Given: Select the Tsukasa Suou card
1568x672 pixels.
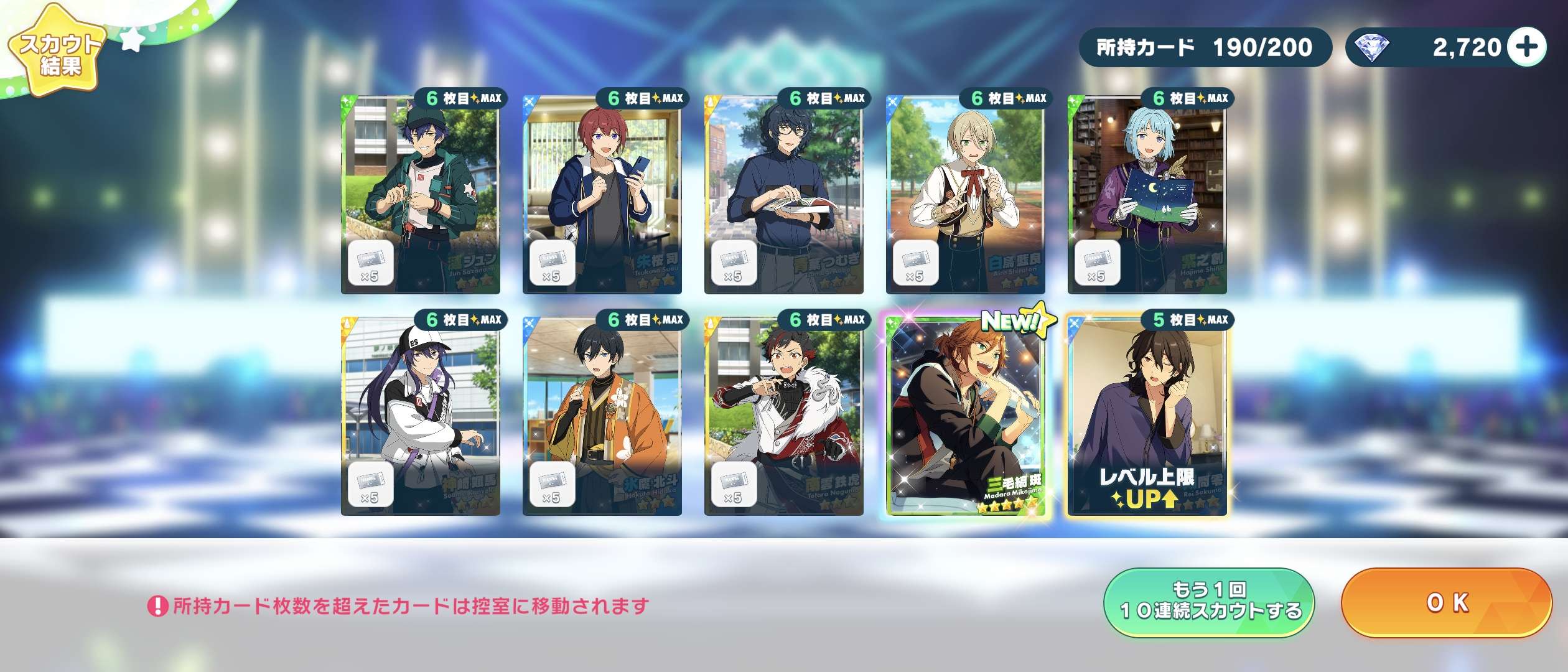Looking at the screenshot, I should pos(602,194).
